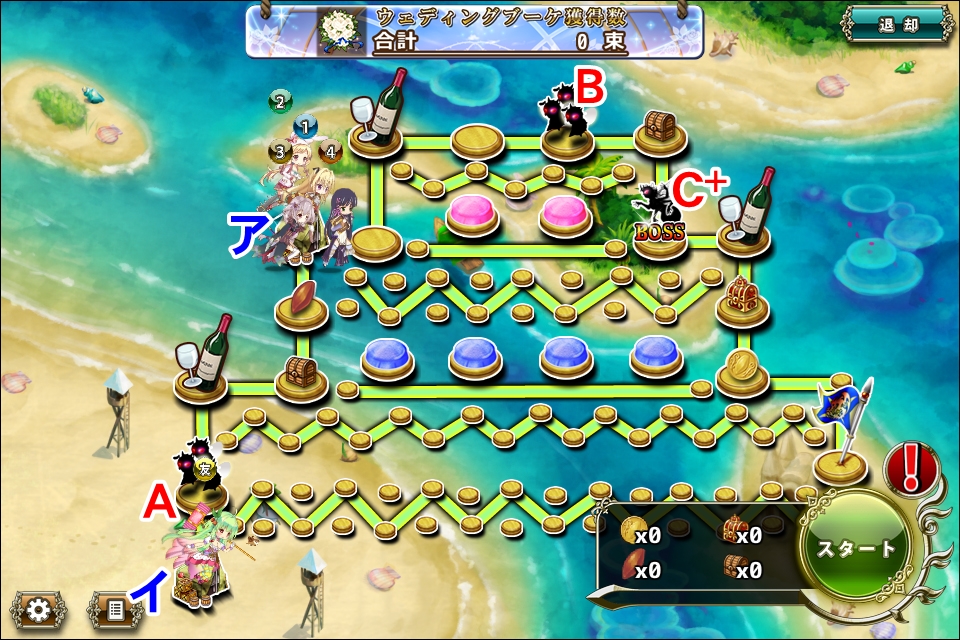
Task: Click the green スタート start button
Action: pyautogui.click(x=856, y=549)
